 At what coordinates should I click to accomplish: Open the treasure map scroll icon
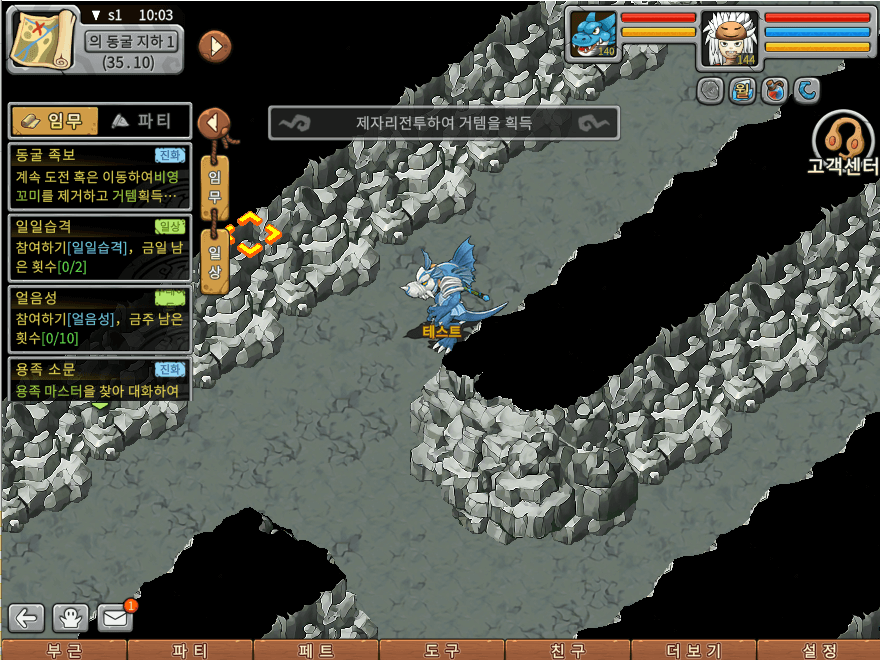43,38
